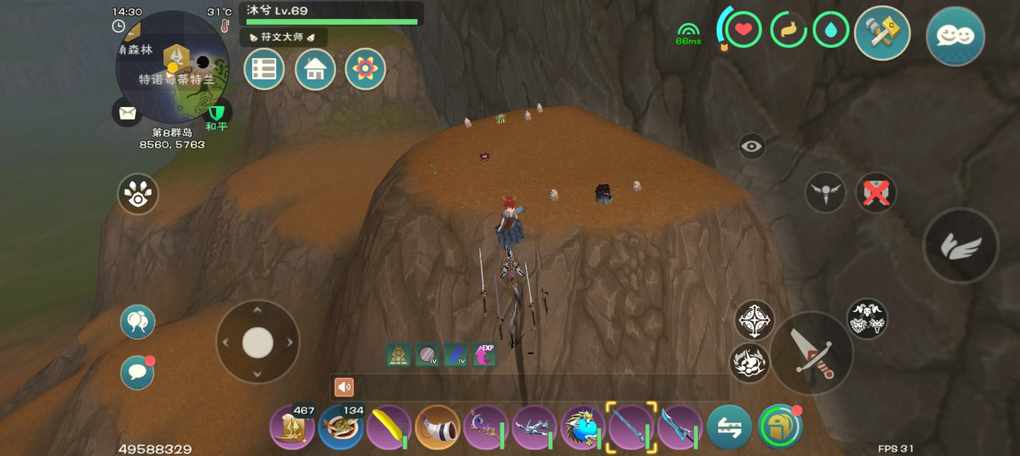The image size is (1020, 456).
Task: Open the list menu button
Action: point(264,69)
